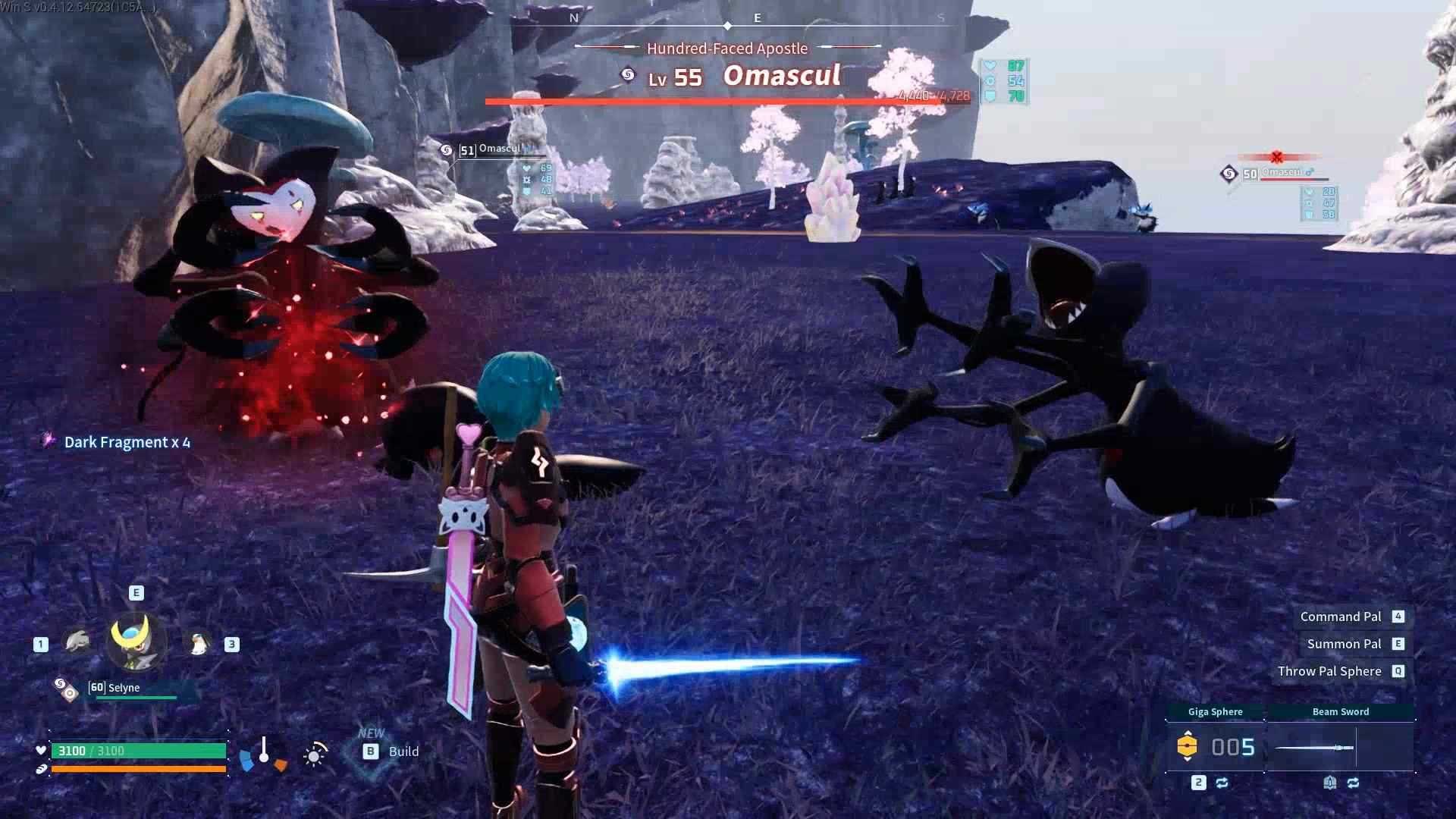Click the ammo icon under Beam Sword
The width and height of the screenshot is (1456, 819).
tap(1330, 783)
